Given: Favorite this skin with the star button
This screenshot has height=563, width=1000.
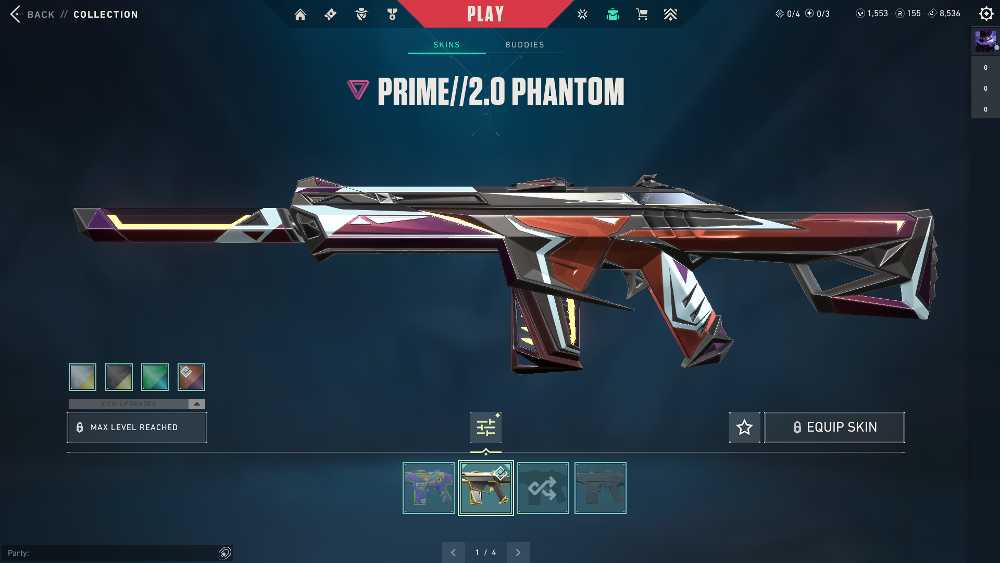Looking at the screenshot, I should tap(744, 427).
